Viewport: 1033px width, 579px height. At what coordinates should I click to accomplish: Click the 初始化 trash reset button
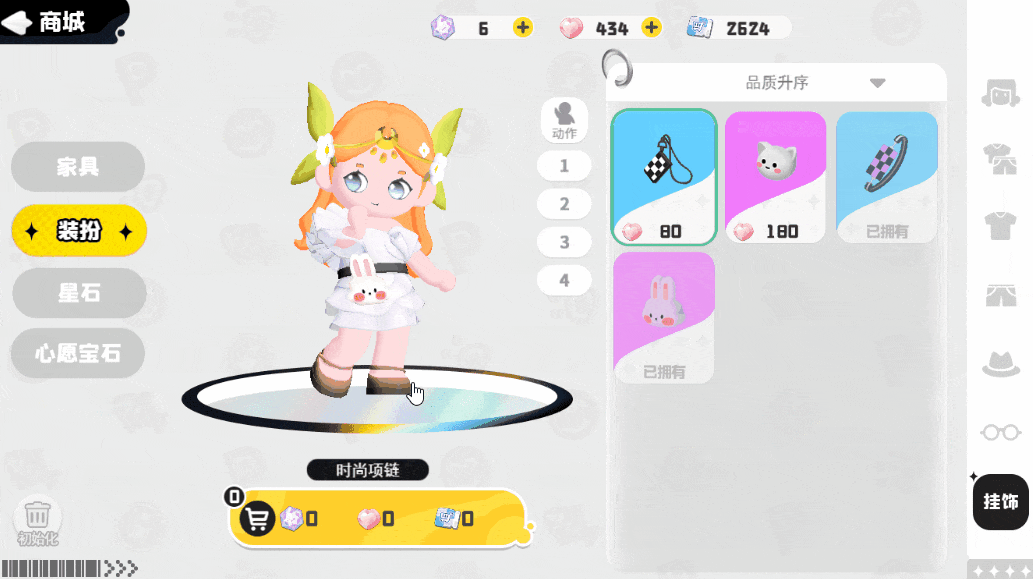point(38,518)
